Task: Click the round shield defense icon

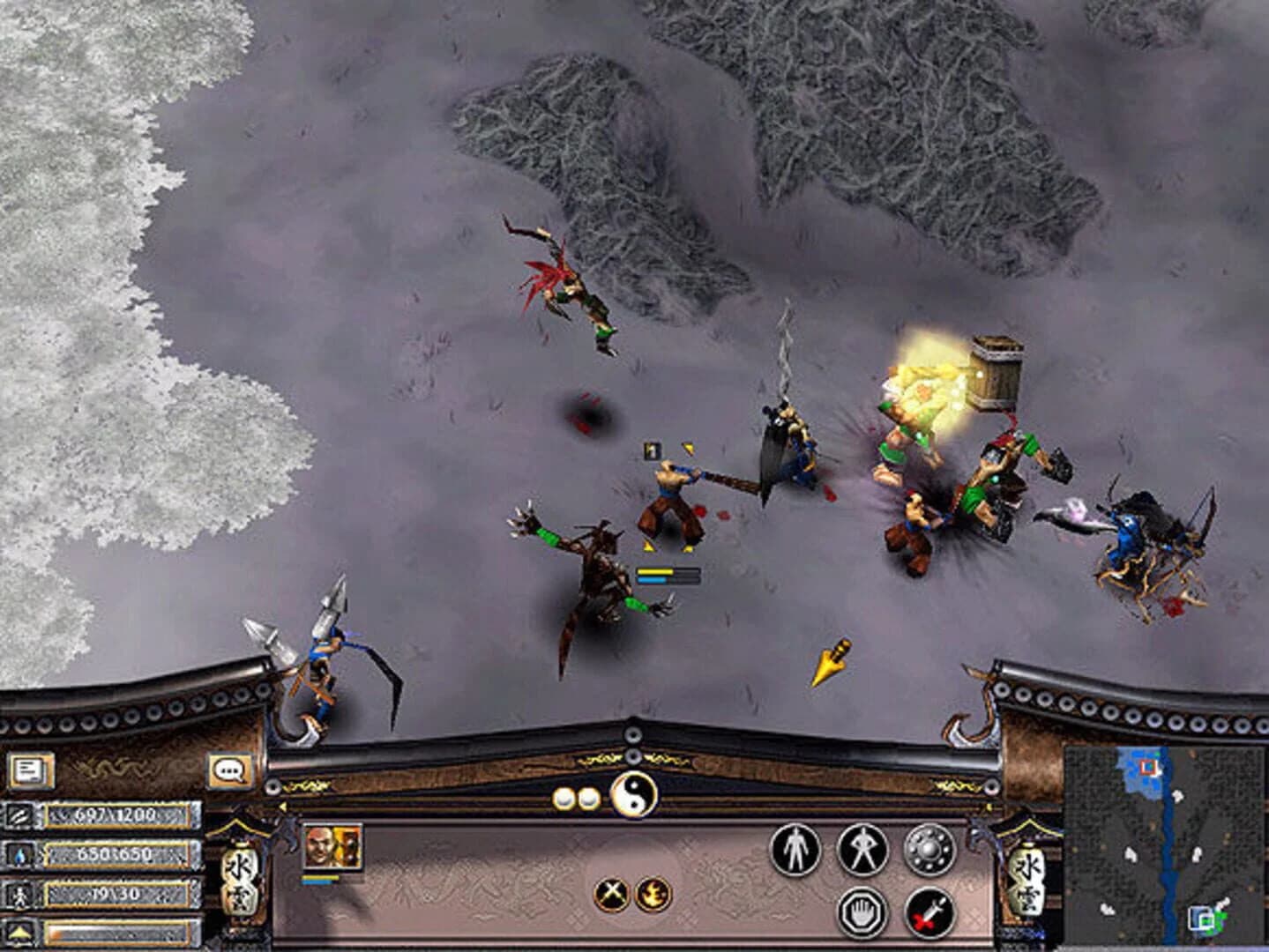Action: 928,850
